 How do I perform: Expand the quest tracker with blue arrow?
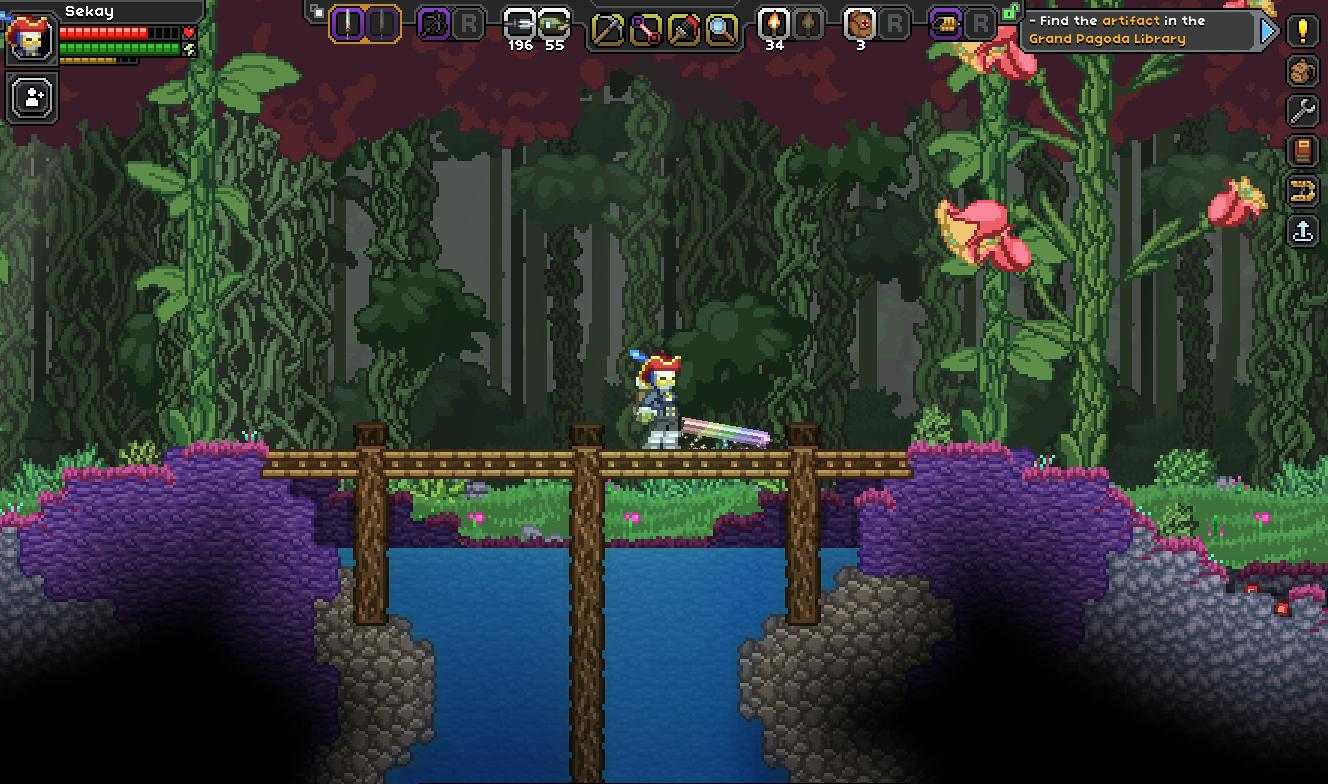point(1268,30)
